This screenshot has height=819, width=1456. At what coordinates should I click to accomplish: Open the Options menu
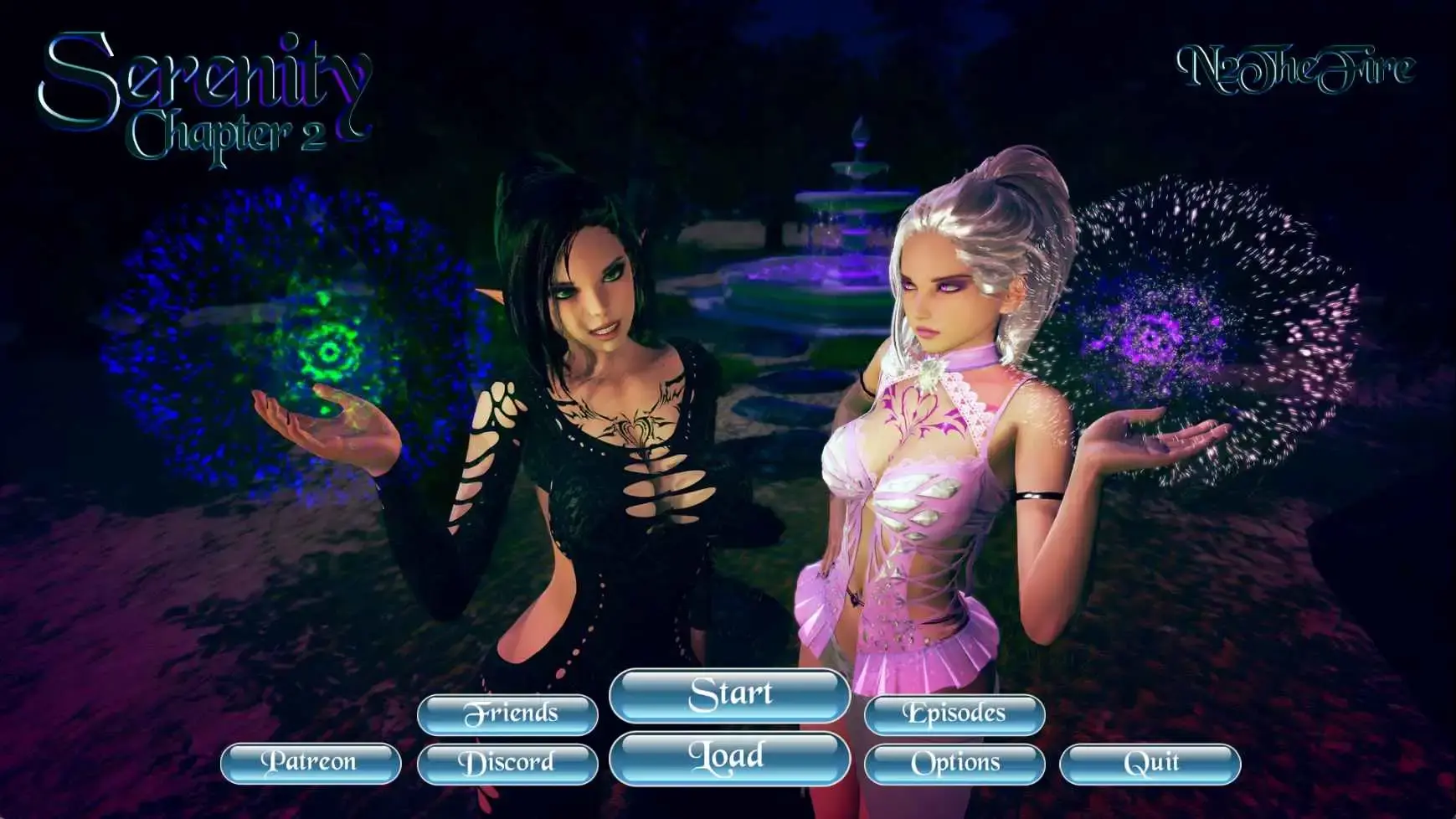957,763
